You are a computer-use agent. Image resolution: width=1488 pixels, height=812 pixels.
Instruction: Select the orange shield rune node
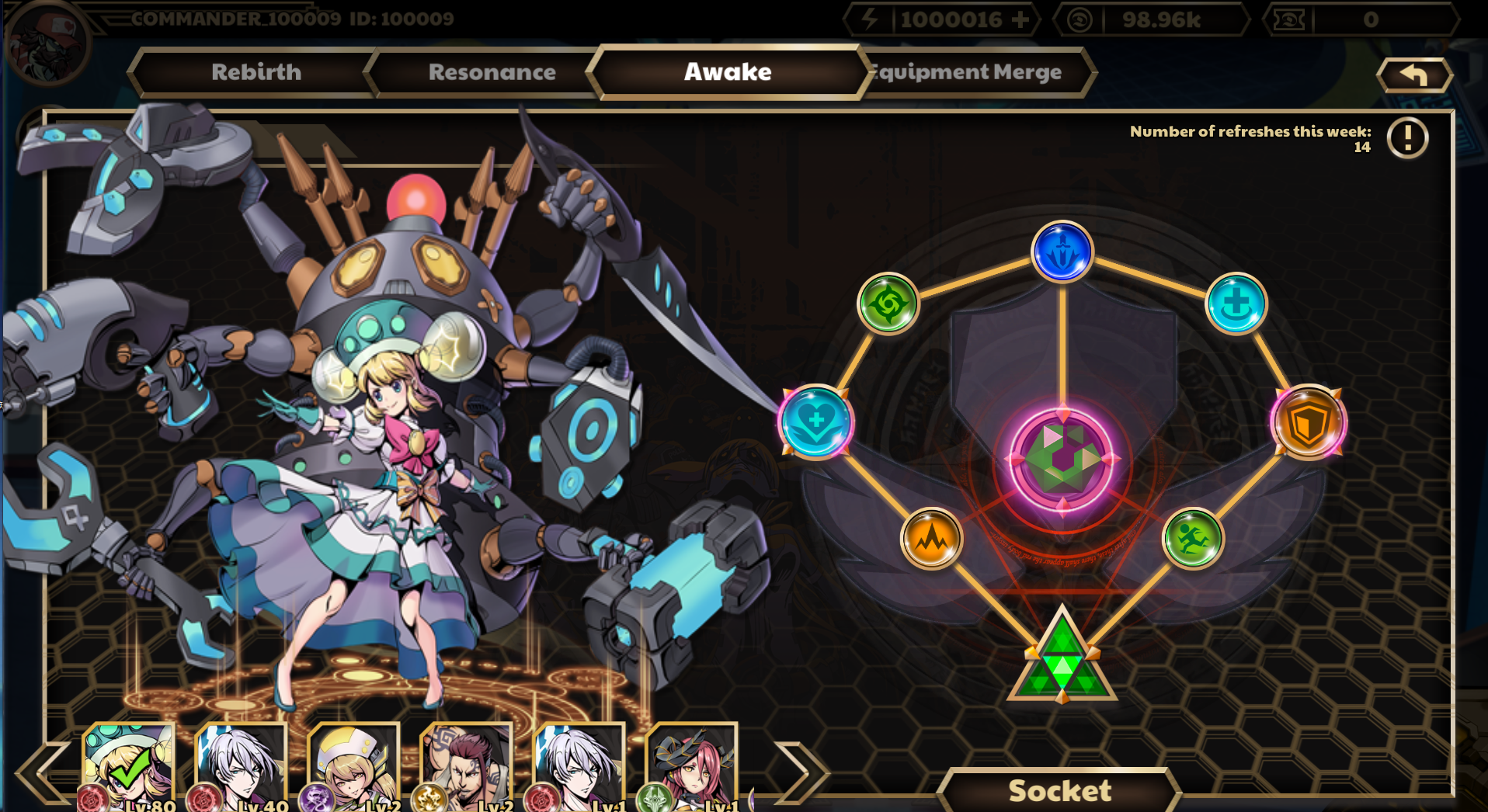click(x=1309, y=422)
